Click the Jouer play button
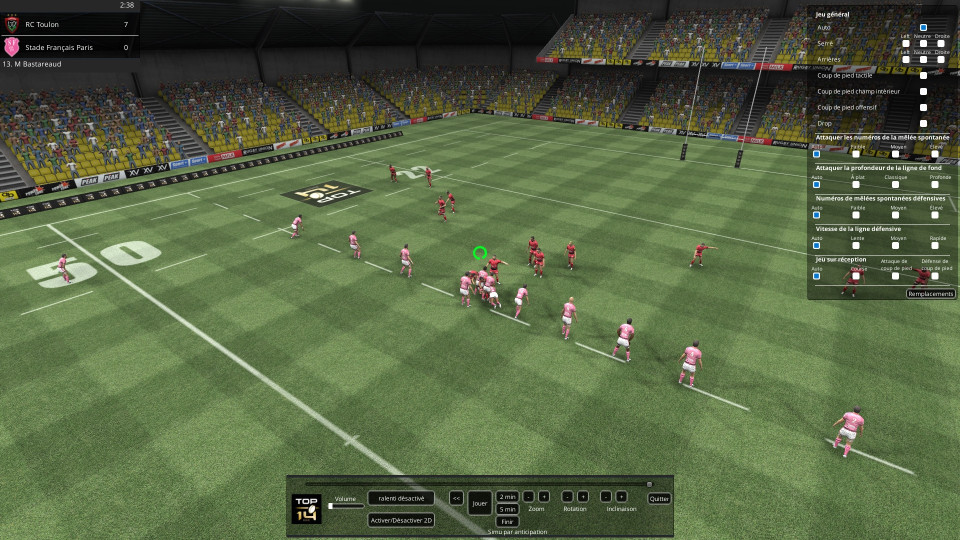This screenshot has width=960, height=540. click(x=480, y=502)
